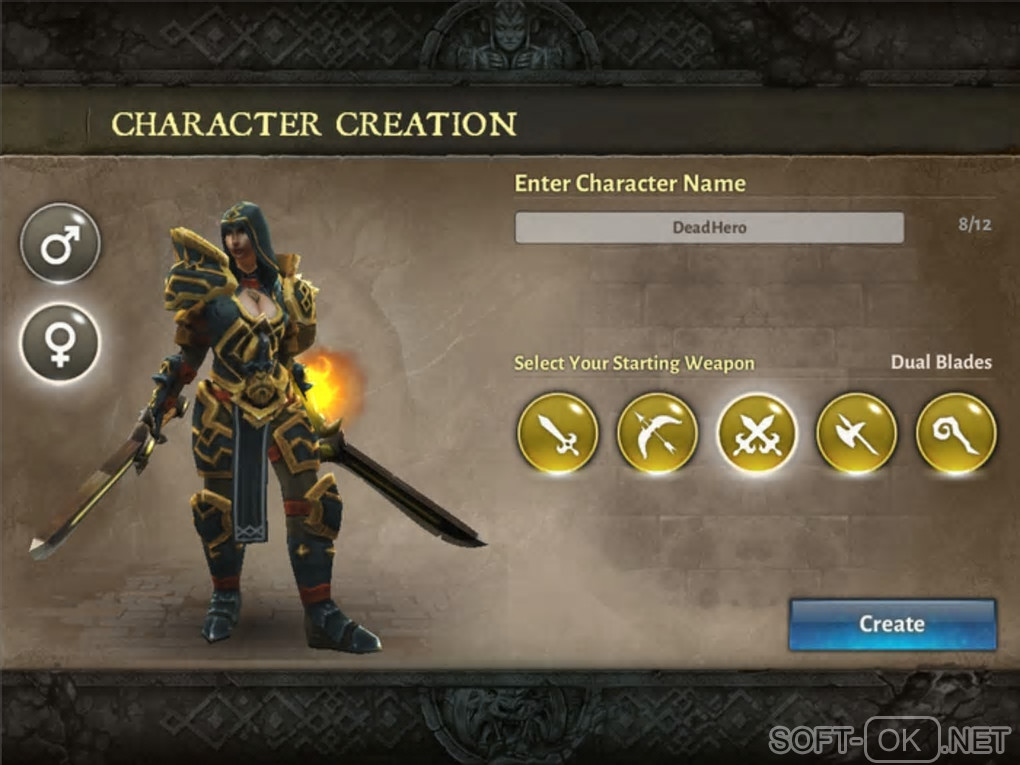Choose the female gender icon

60,342
